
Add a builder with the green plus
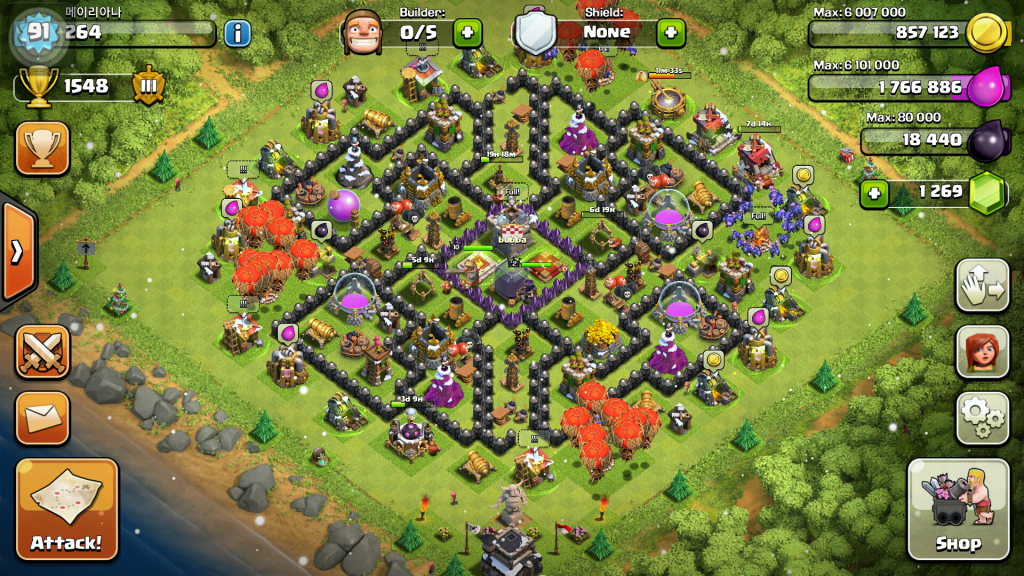pos(468,32)
